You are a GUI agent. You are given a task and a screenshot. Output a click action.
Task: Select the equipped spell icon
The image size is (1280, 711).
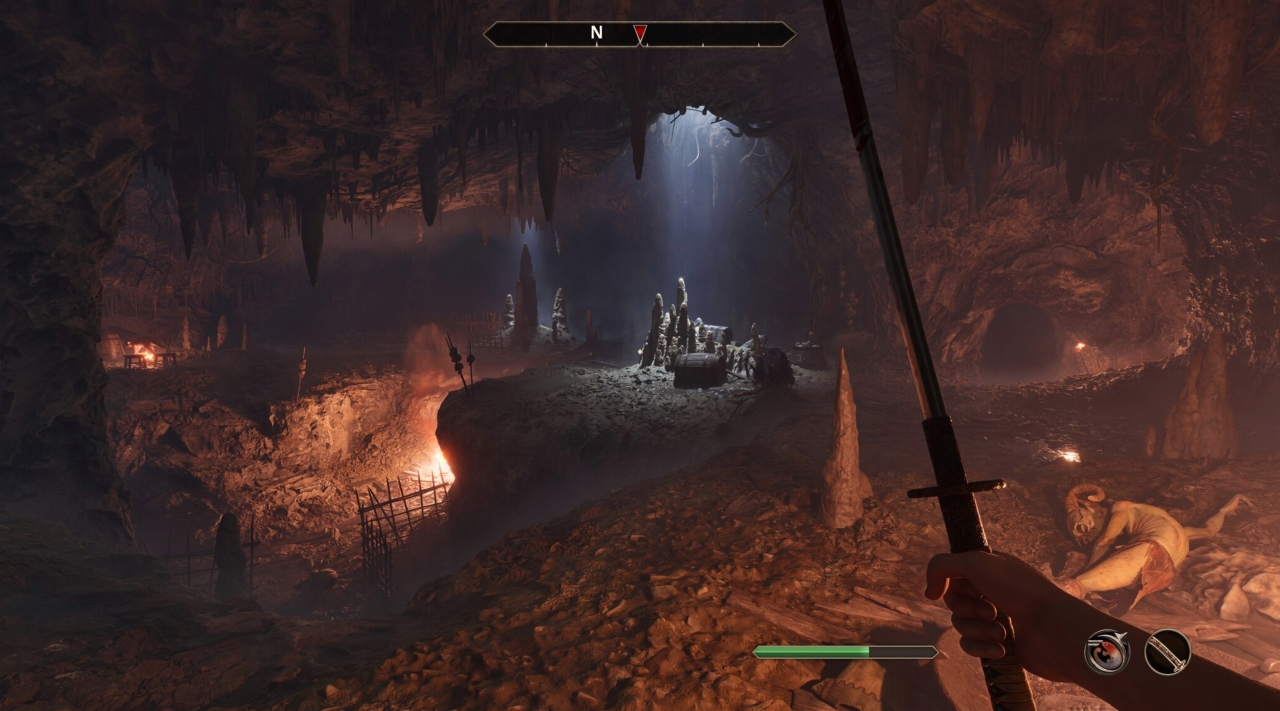(1107, 652)
